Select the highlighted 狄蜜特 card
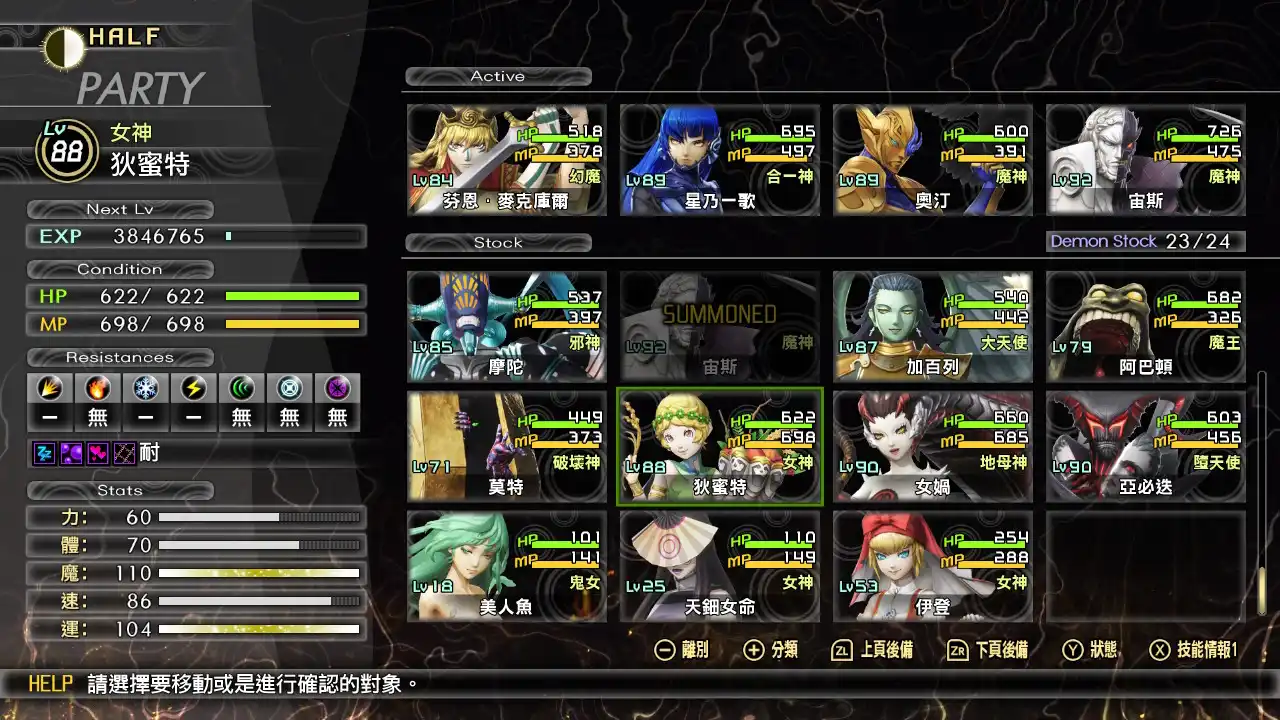This screenshot has height=720, width=1280. [720, 447]
